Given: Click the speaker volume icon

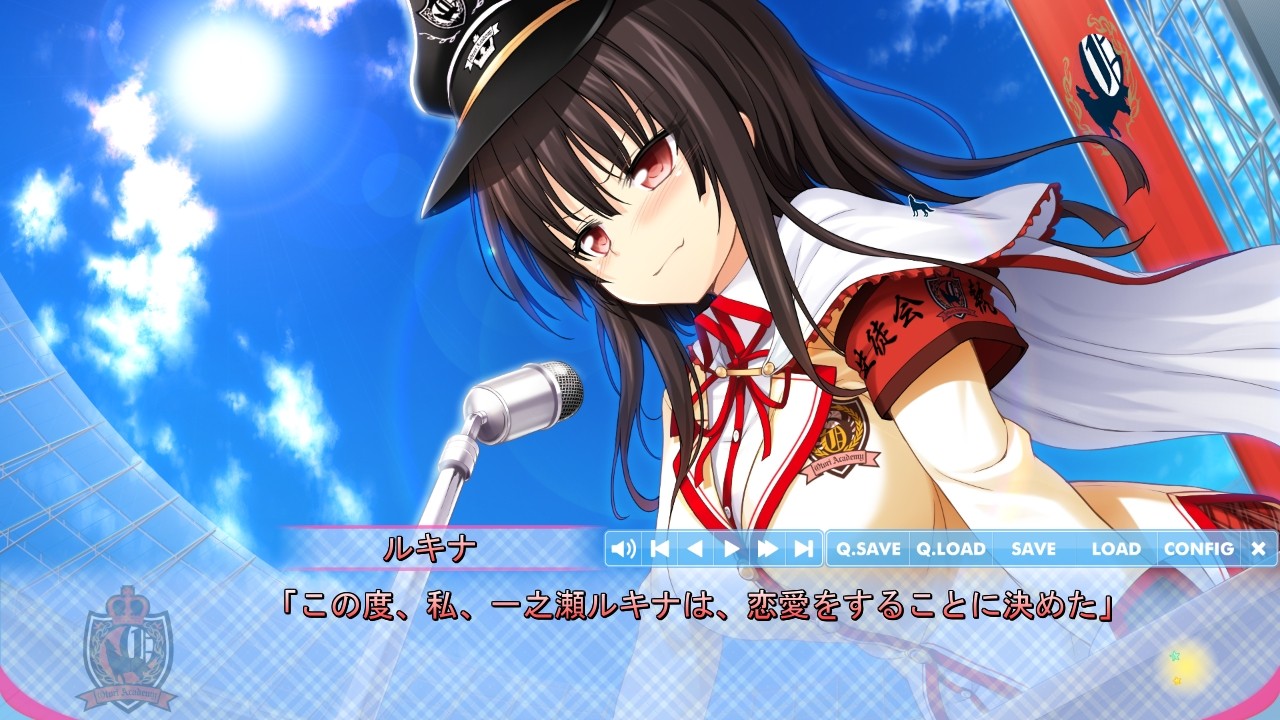Looking at the screenshot, I should (x=625, y=548).
